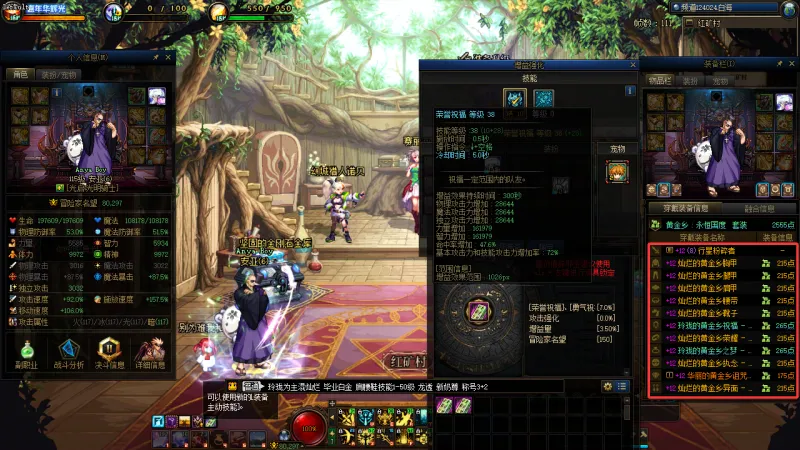The width and height of the screenshot is (800, 450).
Task: Select the pet portrait under 宠物
Action: 617,171
